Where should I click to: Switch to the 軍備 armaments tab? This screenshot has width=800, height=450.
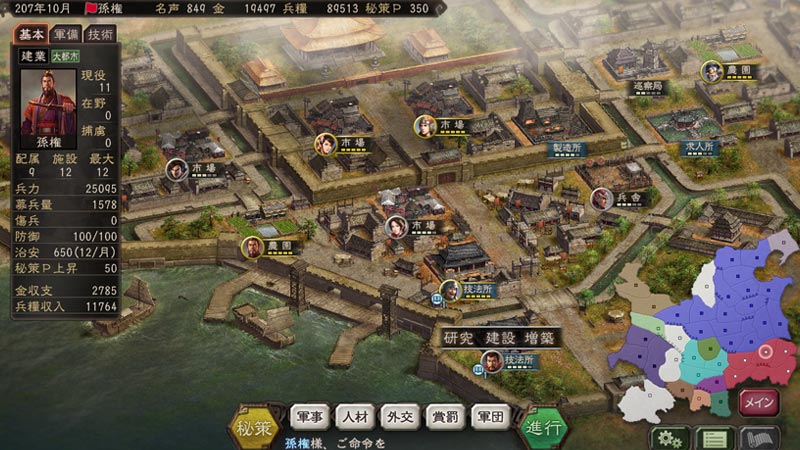(66, 34)
